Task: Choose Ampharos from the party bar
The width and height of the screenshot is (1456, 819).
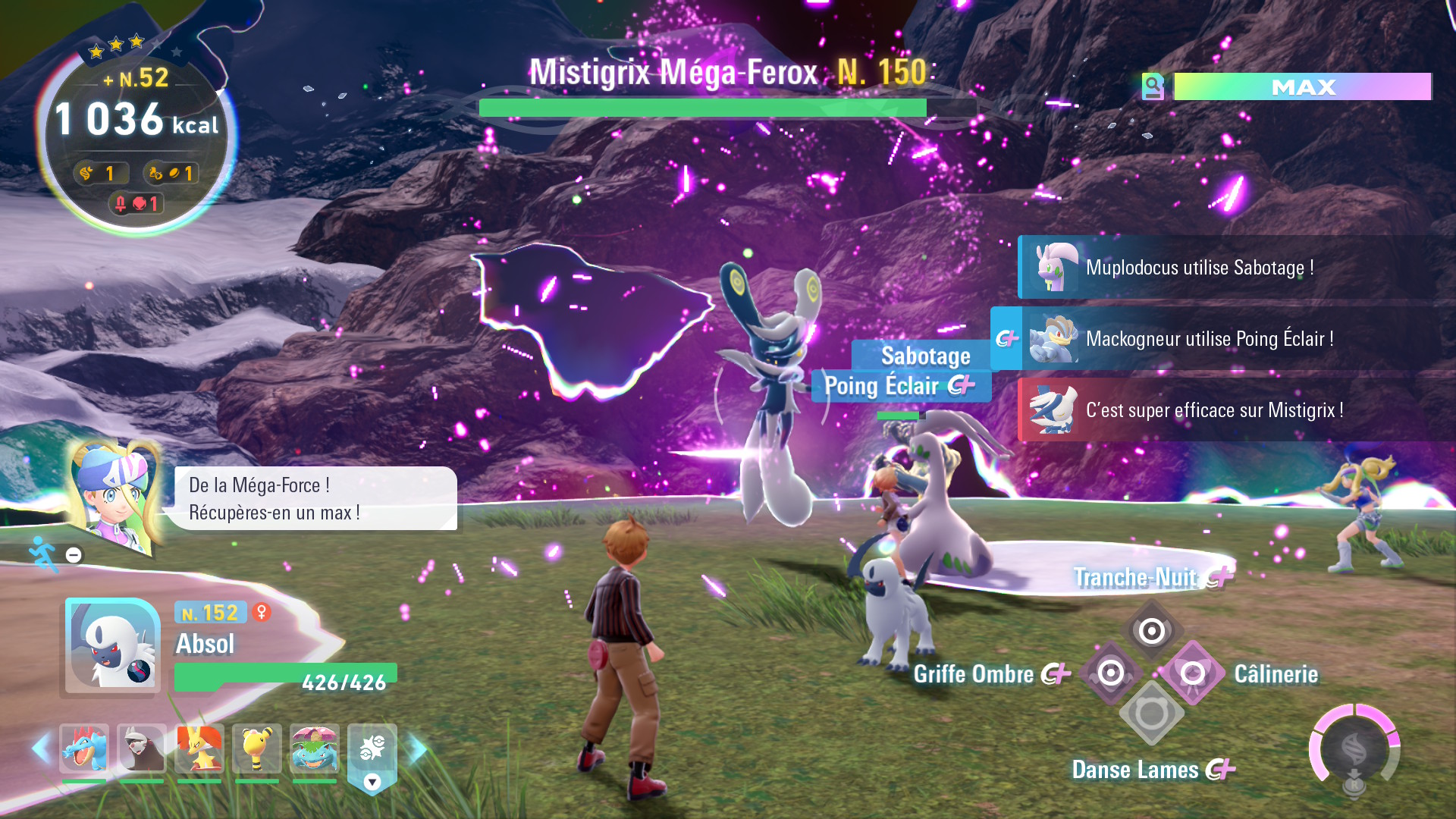Action: point(257,748)
